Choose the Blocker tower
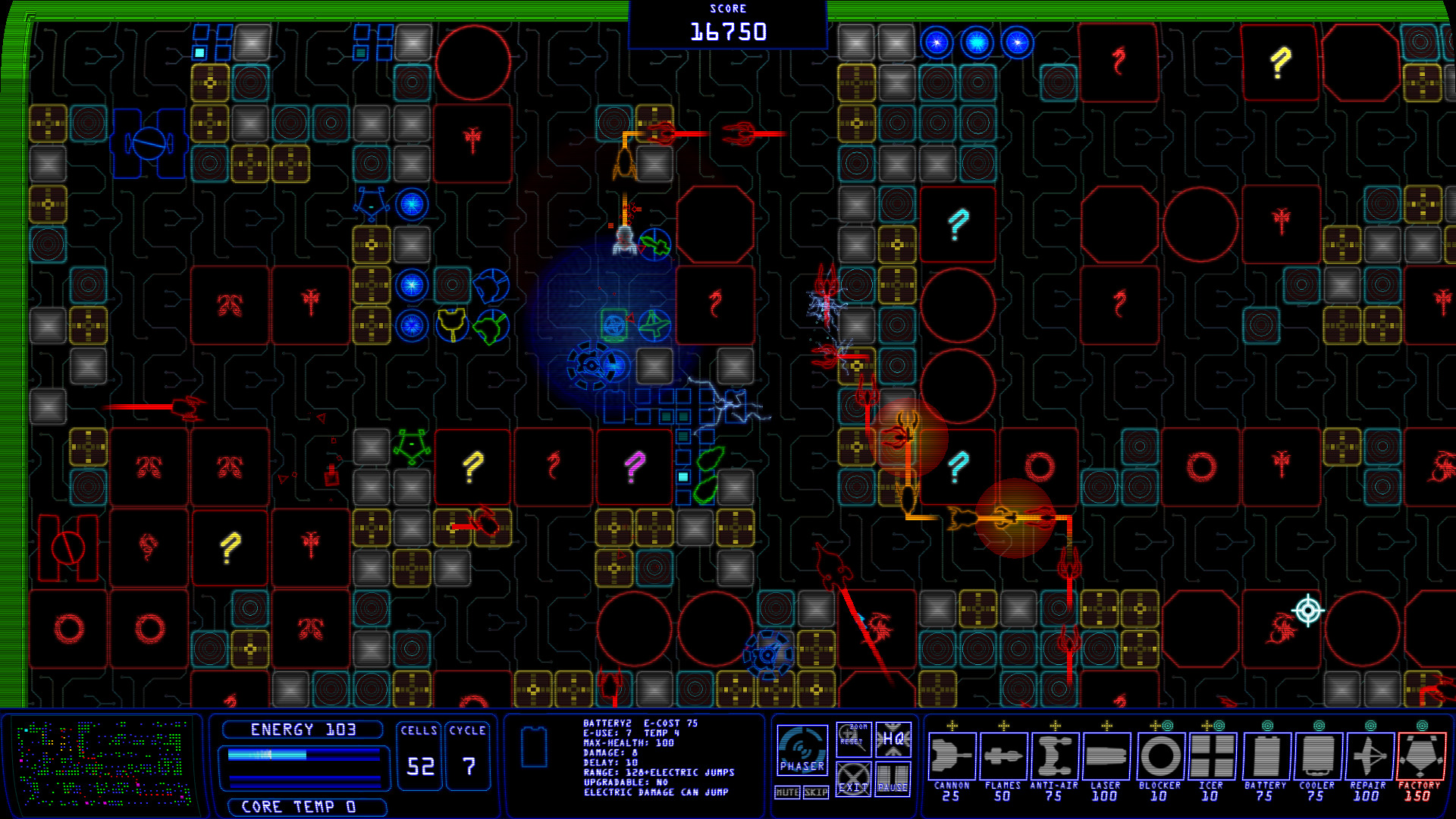Viewport: 1456px width, 819px height. 1159,758
